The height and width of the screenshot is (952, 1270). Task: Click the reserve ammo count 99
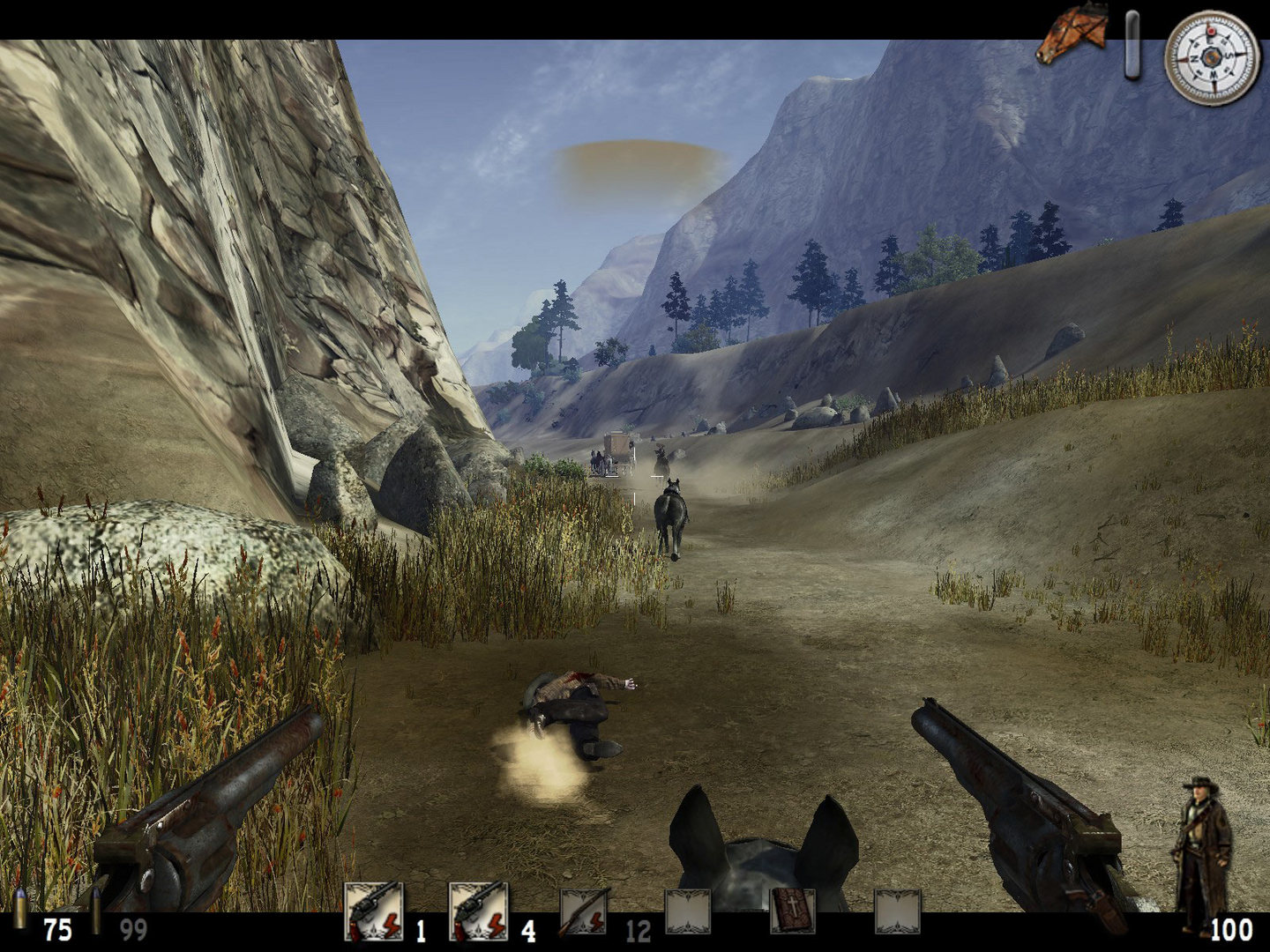pos(131,928)
